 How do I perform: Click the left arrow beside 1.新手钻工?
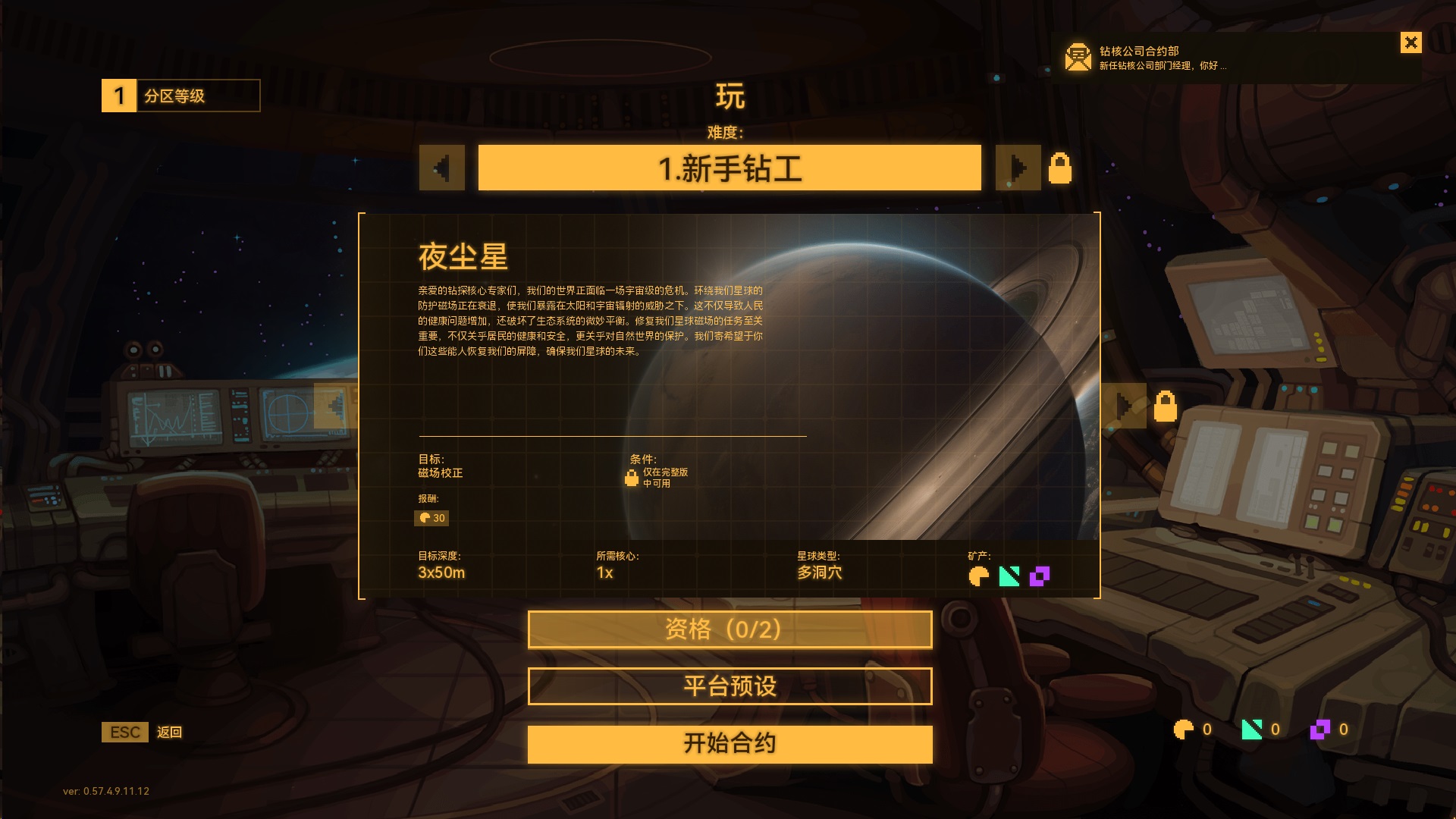(442, 168)
